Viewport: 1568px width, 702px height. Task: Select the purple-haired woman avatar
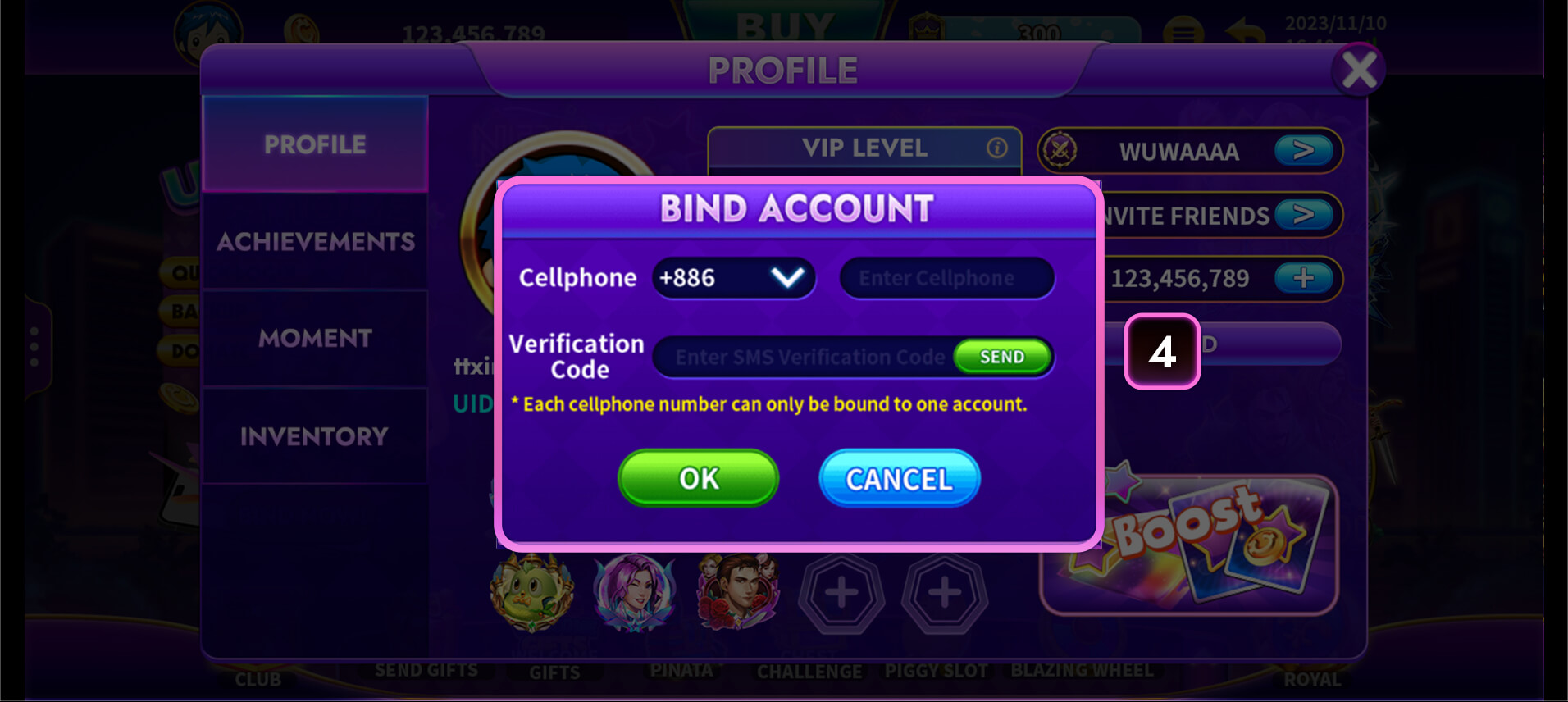coord(636,592)
